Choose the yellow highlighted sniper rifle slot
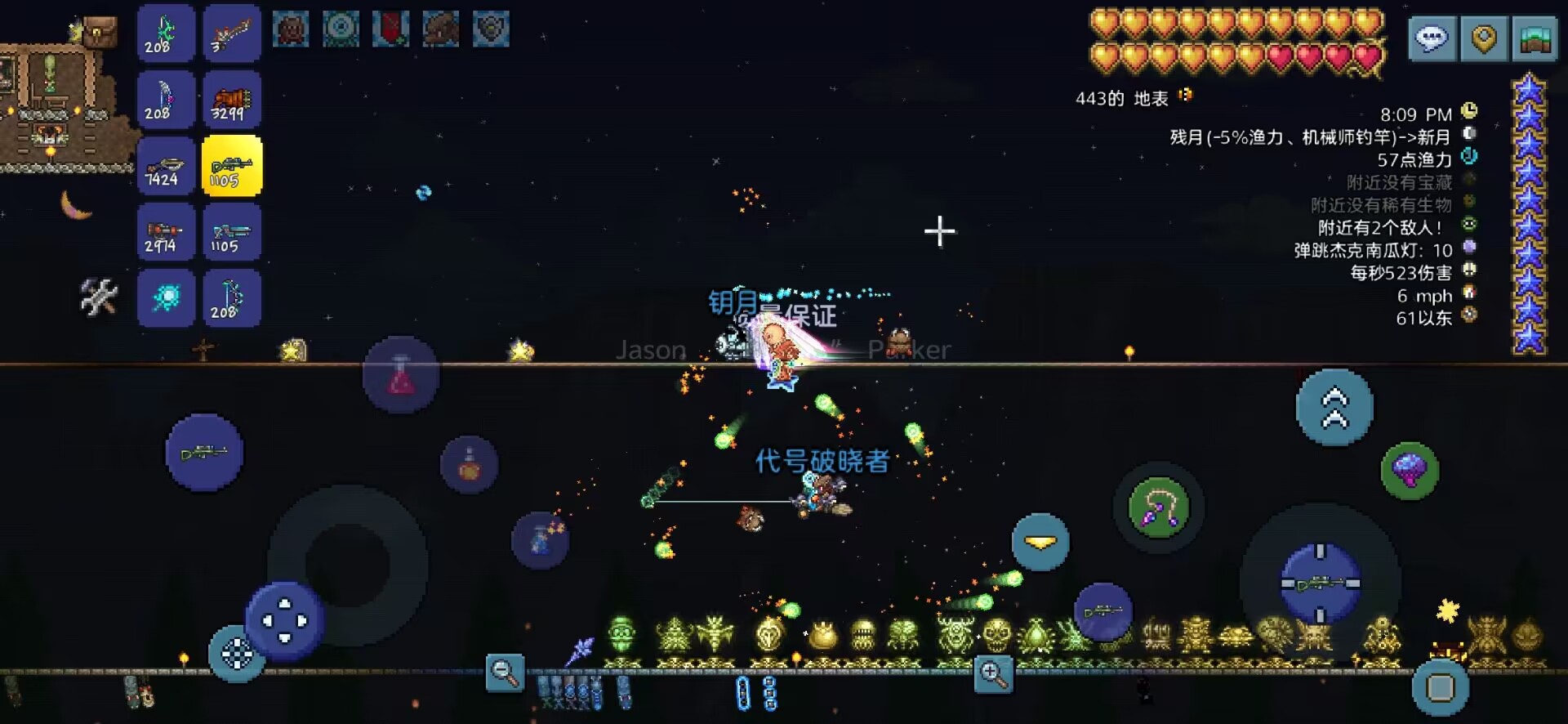The width and height of the screenshot is (1568, 724). 232,167
